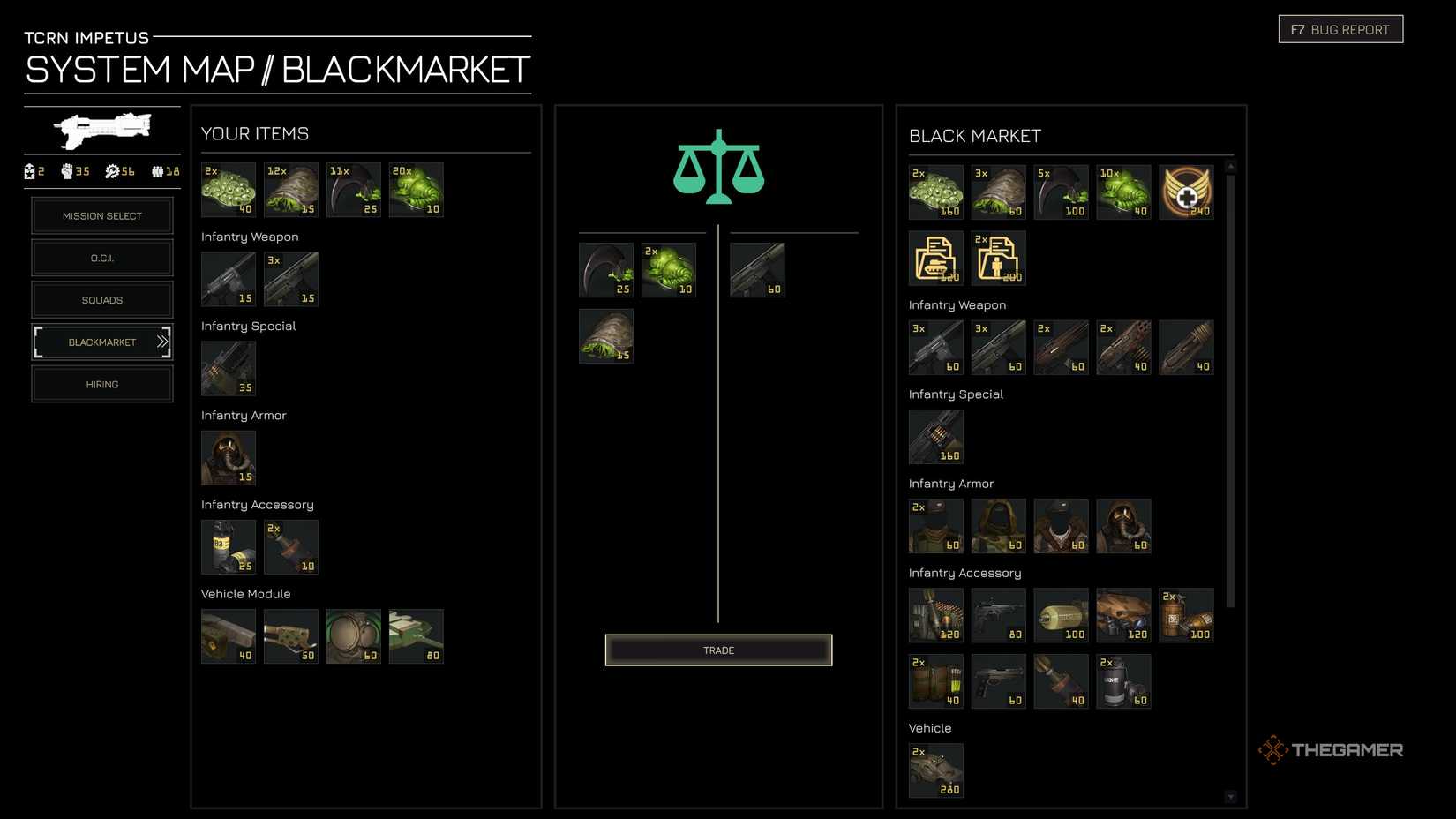
Task: Click the chevron arrows on the Blackmarket button
Action: pos(162,342)
